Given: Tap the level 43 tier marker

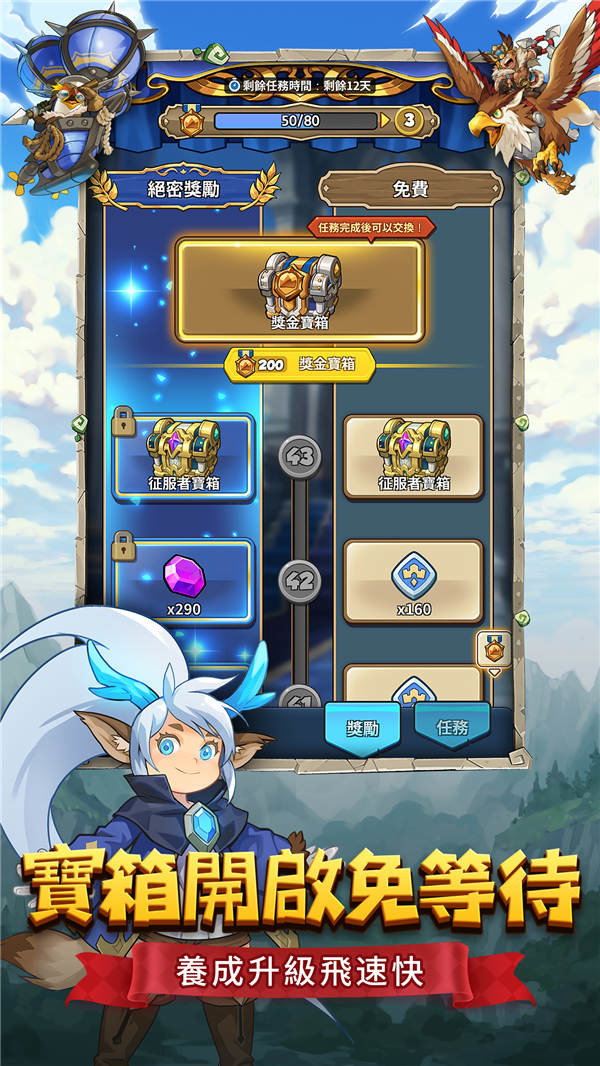Looking at the screenshot, I should 299,456.
